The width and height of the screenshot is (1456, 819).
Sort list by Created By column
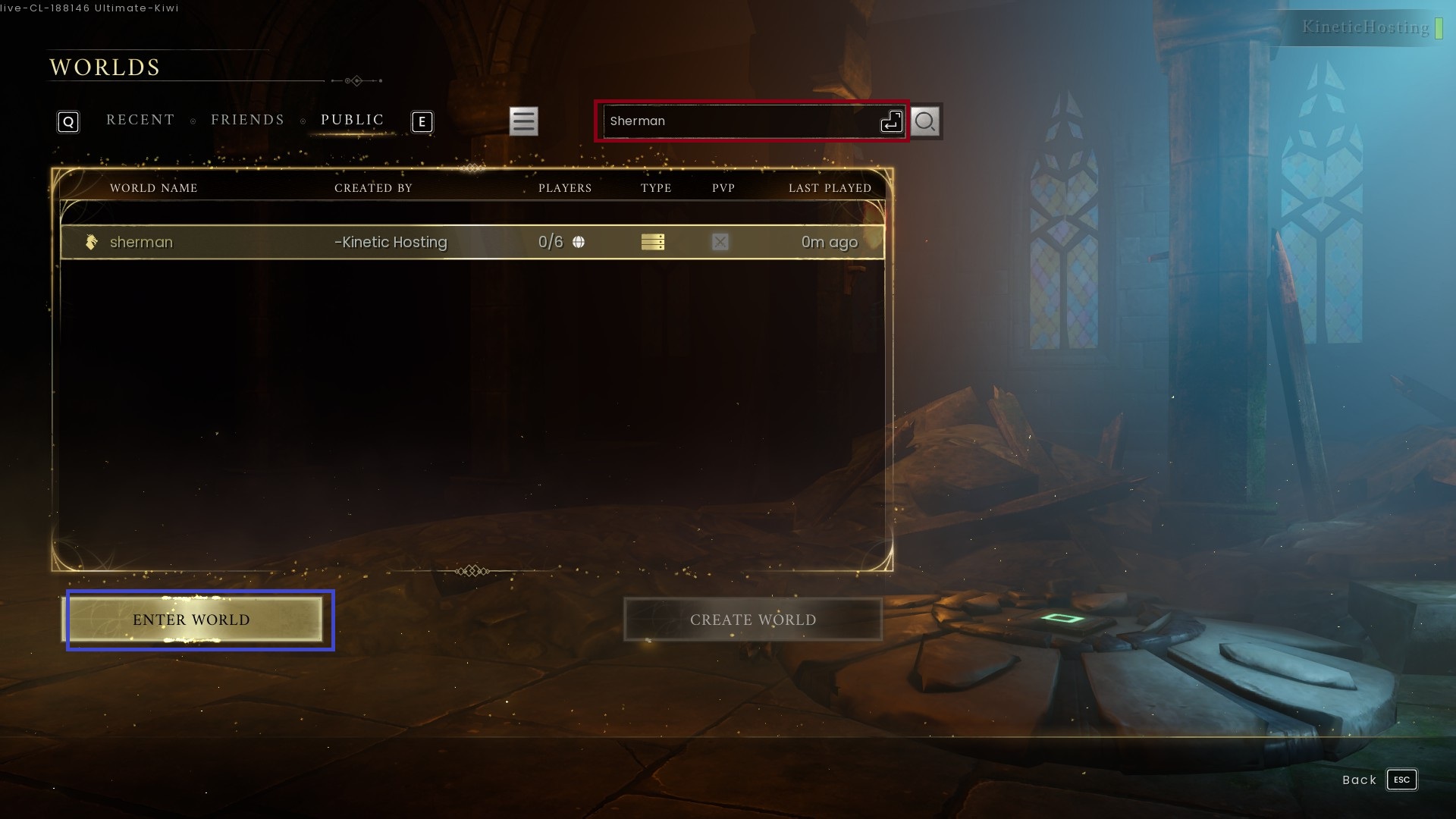point(373,188)
